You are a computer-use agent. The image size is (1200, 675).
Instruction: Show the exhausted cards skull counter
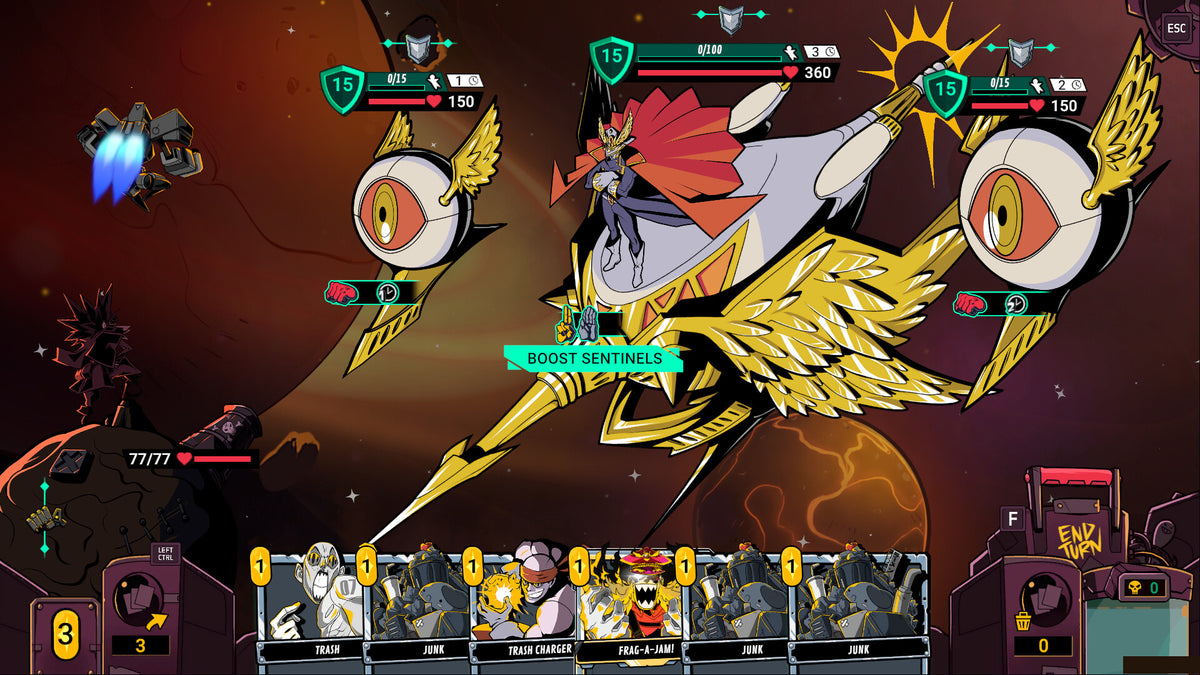pos(1143,587)
